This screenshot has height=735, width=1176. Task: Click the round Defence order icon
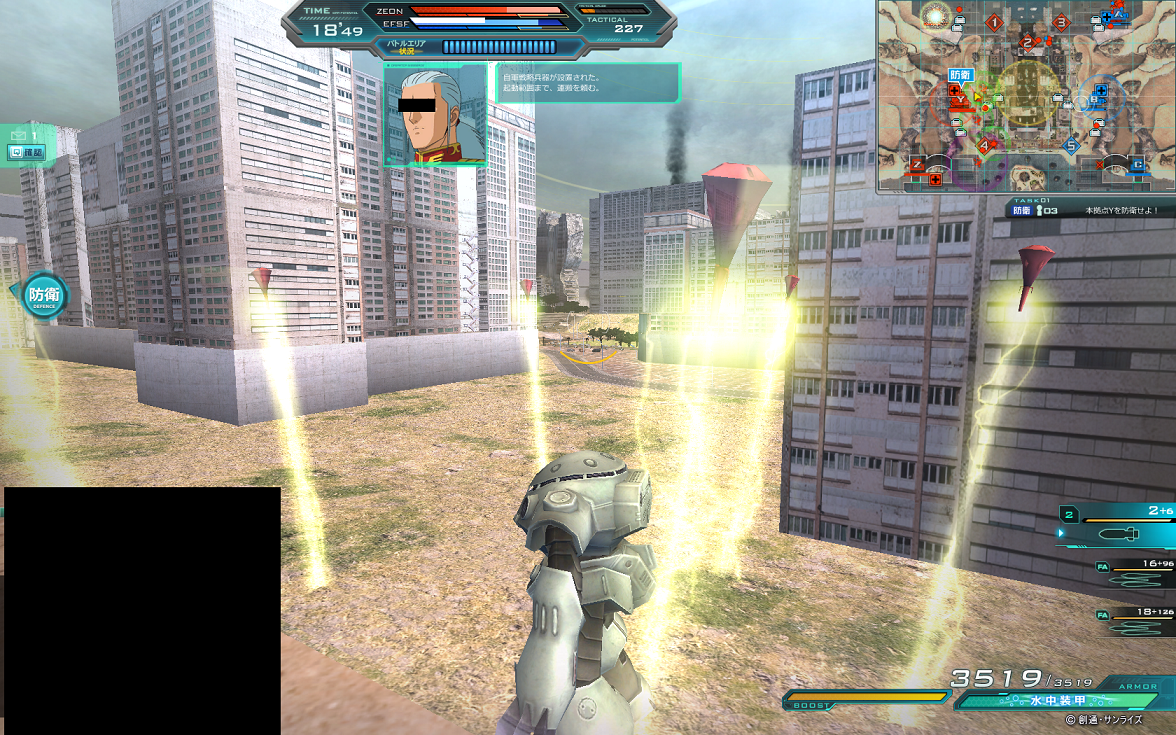click(x=44, y=295)
